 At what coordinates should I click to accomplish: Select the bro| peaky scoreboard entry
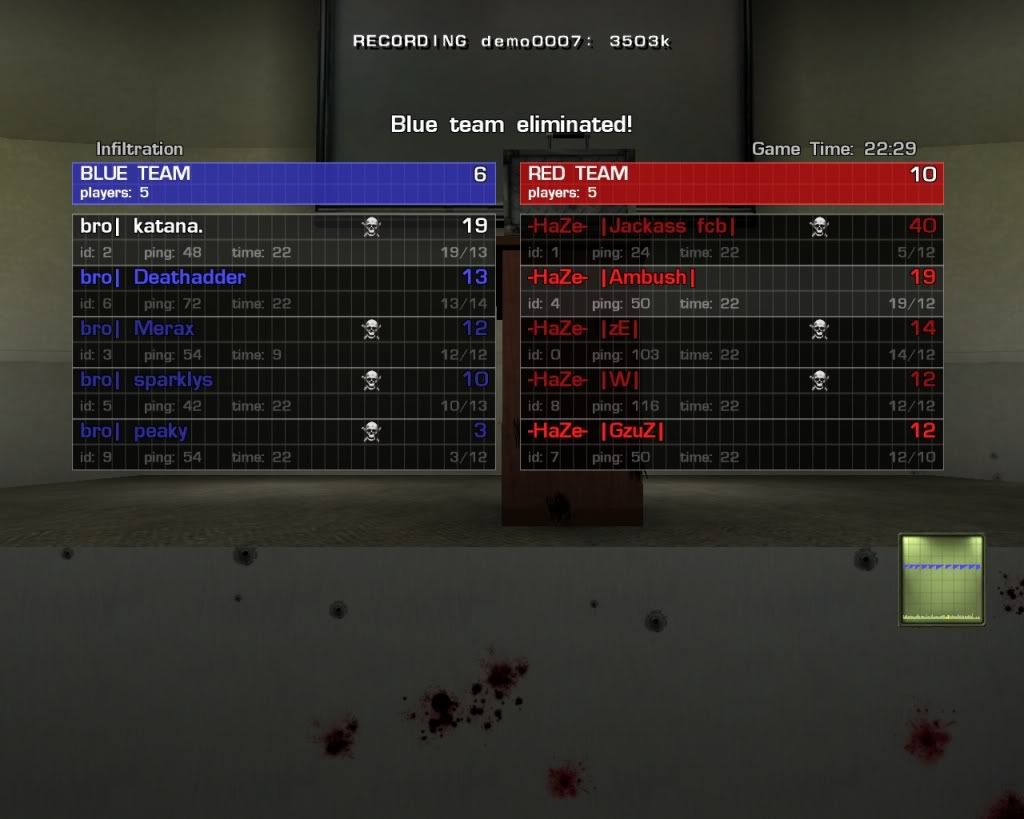pyautogui.click(x=283, y=443)
